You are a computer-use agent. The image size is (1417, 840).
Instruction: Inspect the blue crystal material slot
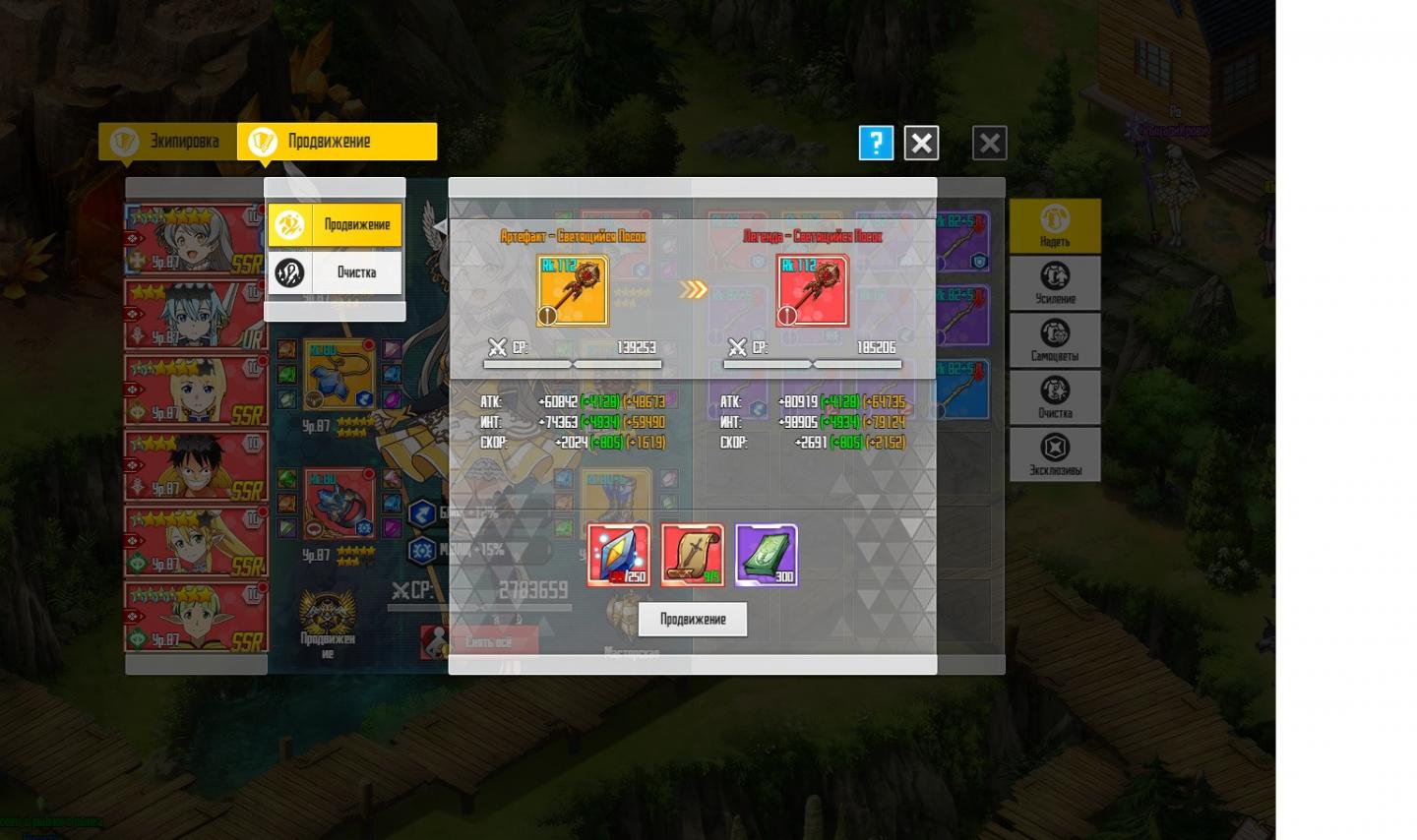click(x=618, y=555)
